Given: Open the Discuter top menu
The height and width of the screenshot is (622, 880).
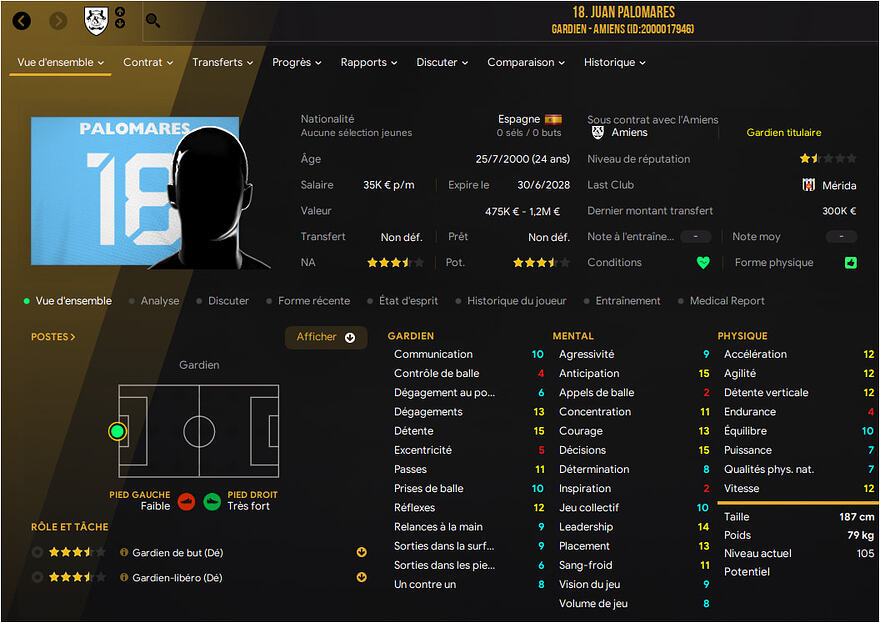Looking at the screenshot, I should point(442,62).
